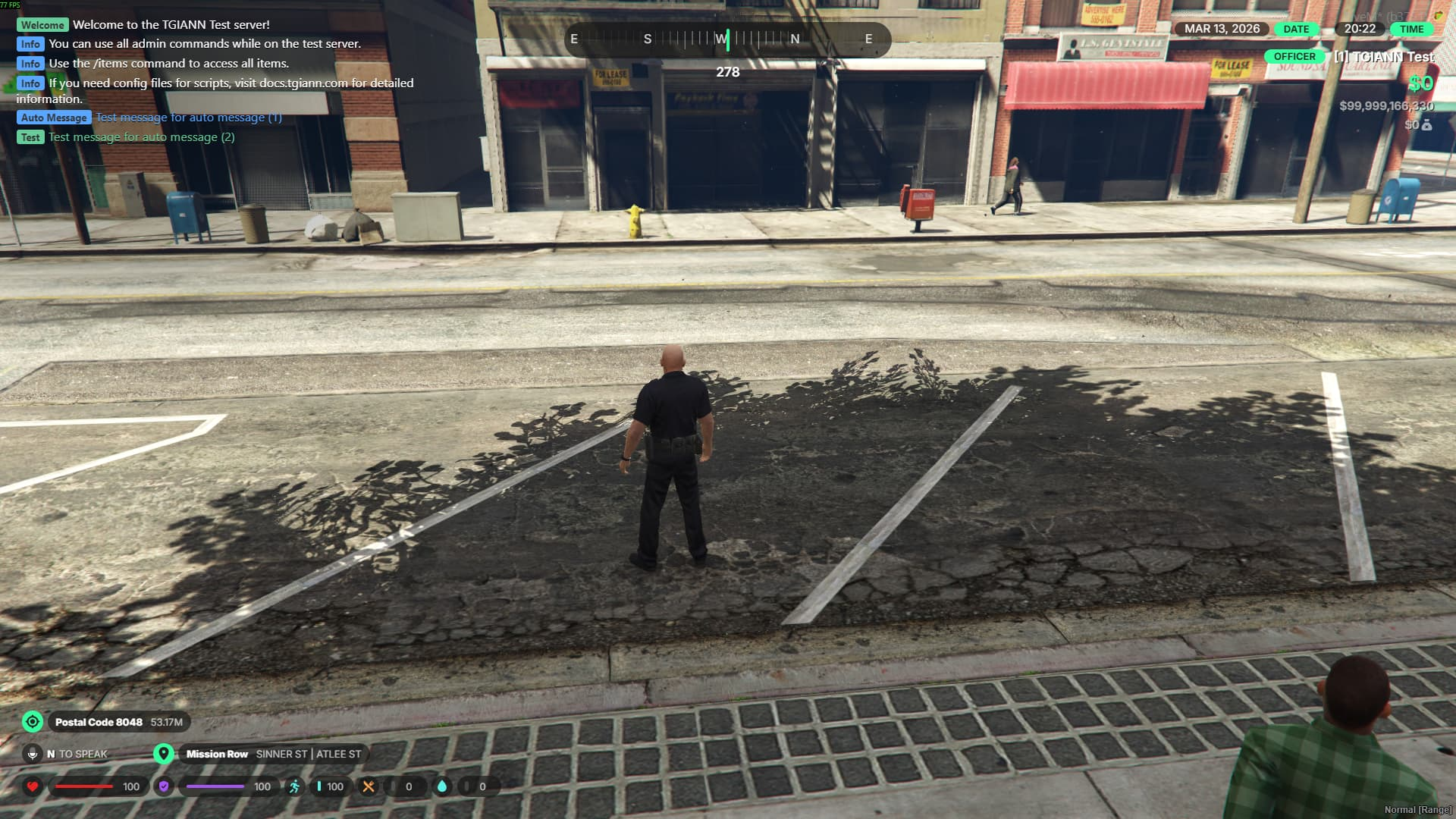Click the green Test chat tag
Image resolution: width=1456 pixels, height=819 pixels.
click(x=30, y=137)
